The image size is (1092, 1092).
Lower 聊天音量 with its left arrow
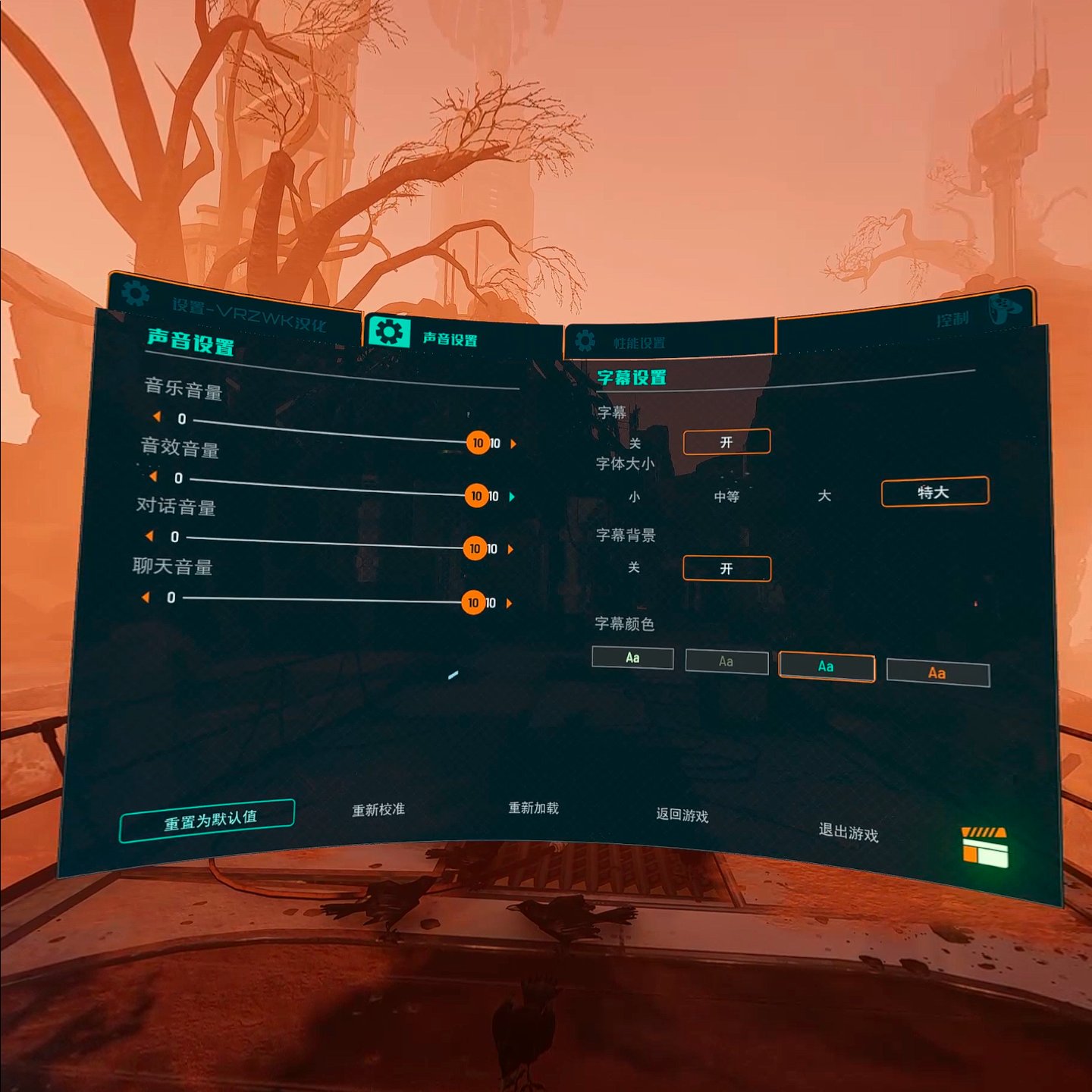tap(146, 598)
